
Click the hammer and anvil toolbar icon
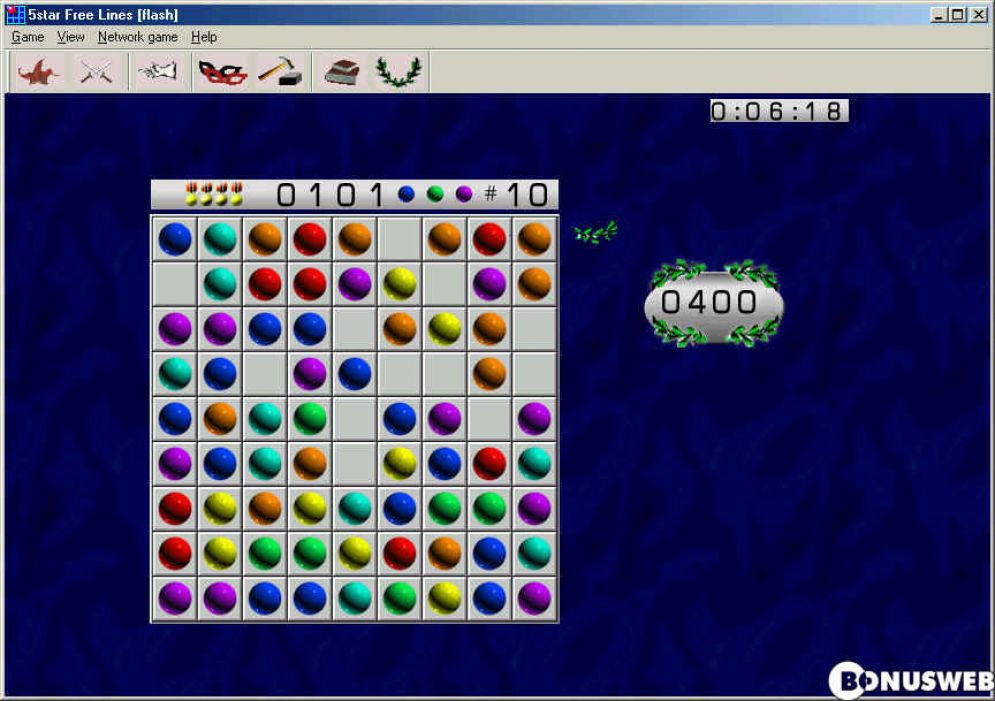coord(280,72)
